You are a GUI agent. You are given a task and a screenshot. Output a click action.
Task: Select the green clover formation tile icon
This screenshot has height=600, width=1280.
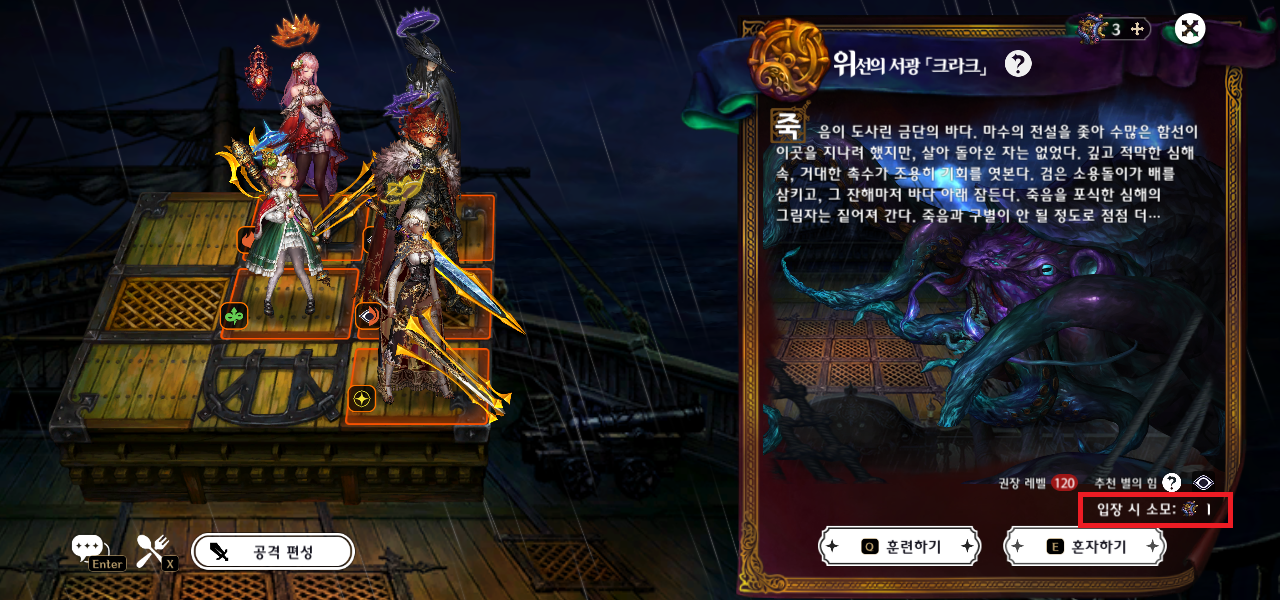(x=233, y=317)
